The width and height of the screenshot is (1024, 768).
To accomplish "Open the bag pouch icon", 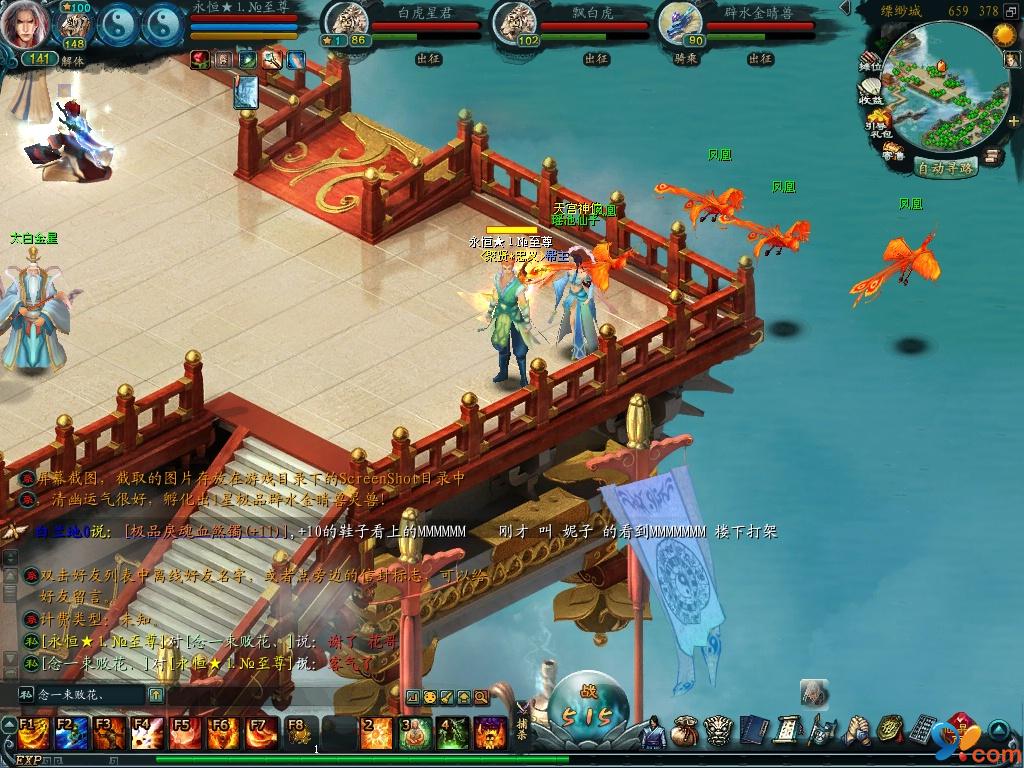I will point(685,731).
